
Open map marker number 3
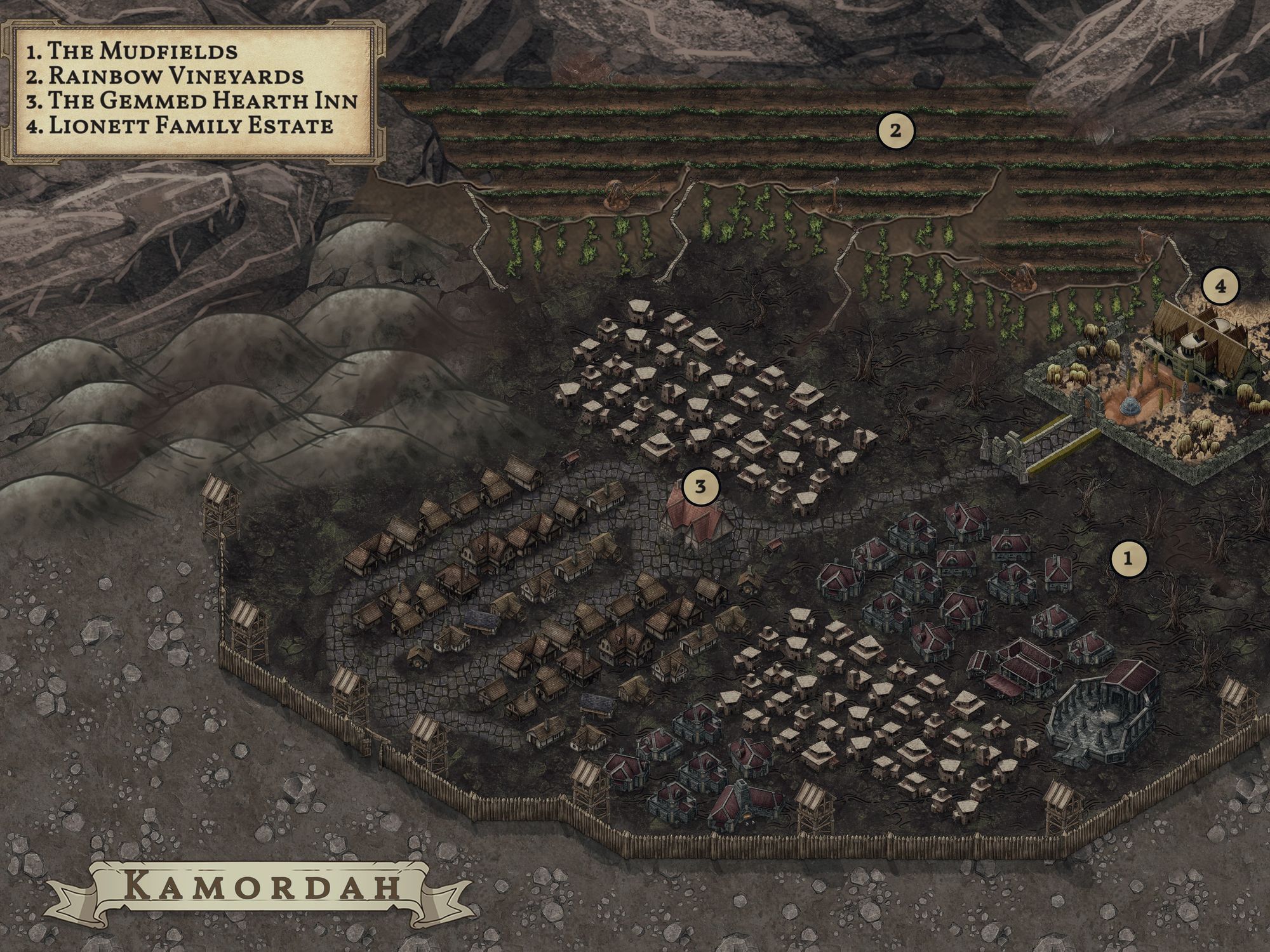(700, 487)
